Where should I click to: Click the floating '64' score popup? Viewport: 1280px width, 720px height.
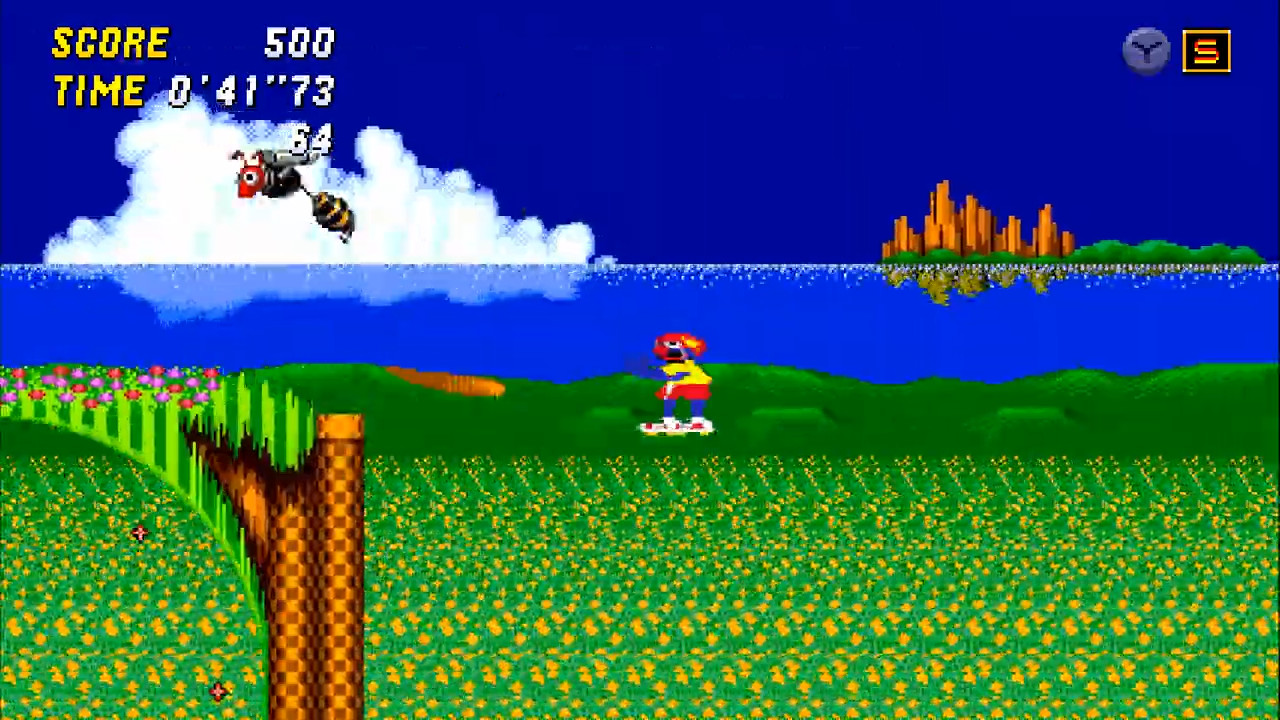(x=310, y=140)
